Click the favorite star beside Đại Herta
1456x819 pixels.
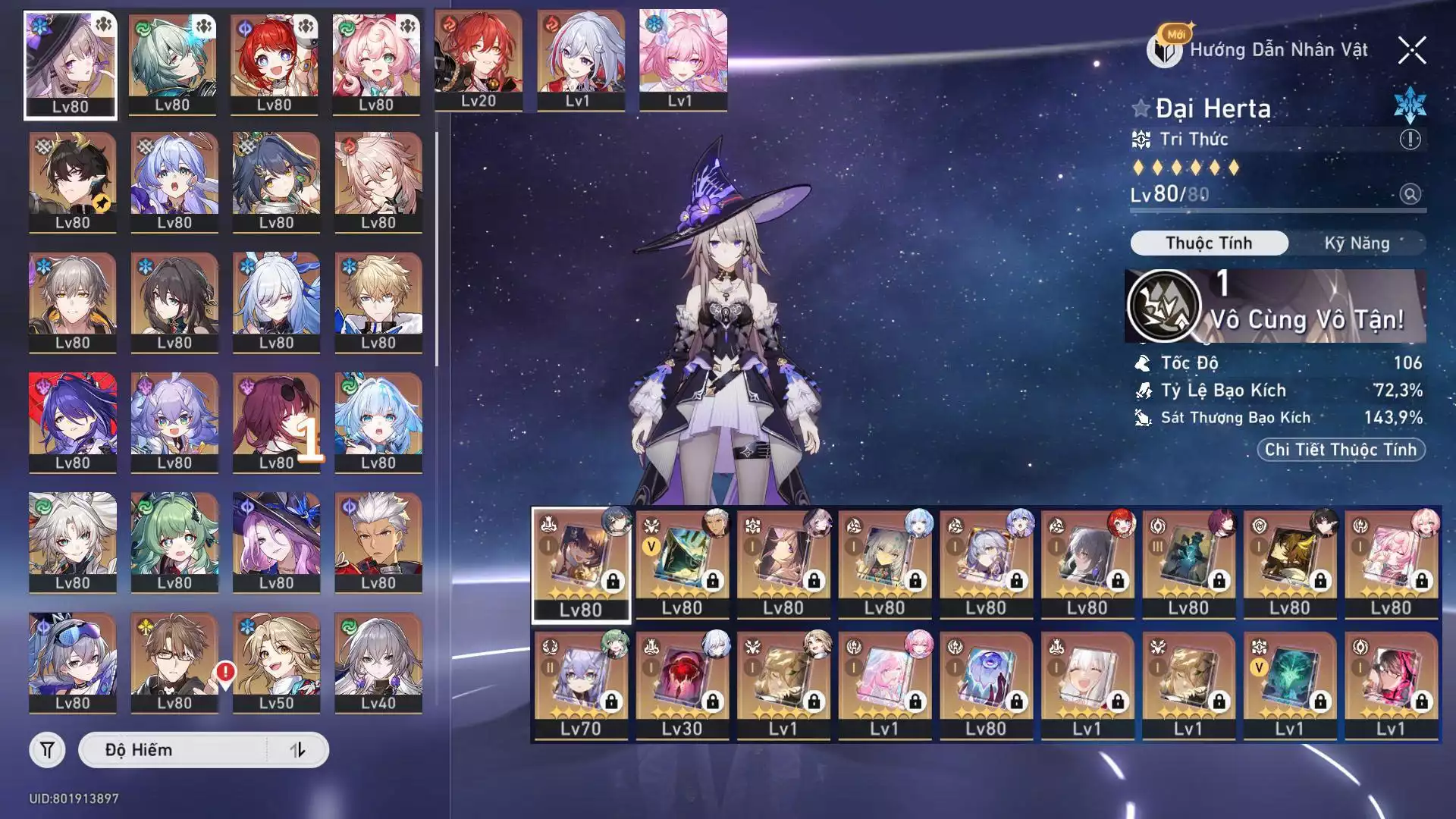coord(1141,108)
